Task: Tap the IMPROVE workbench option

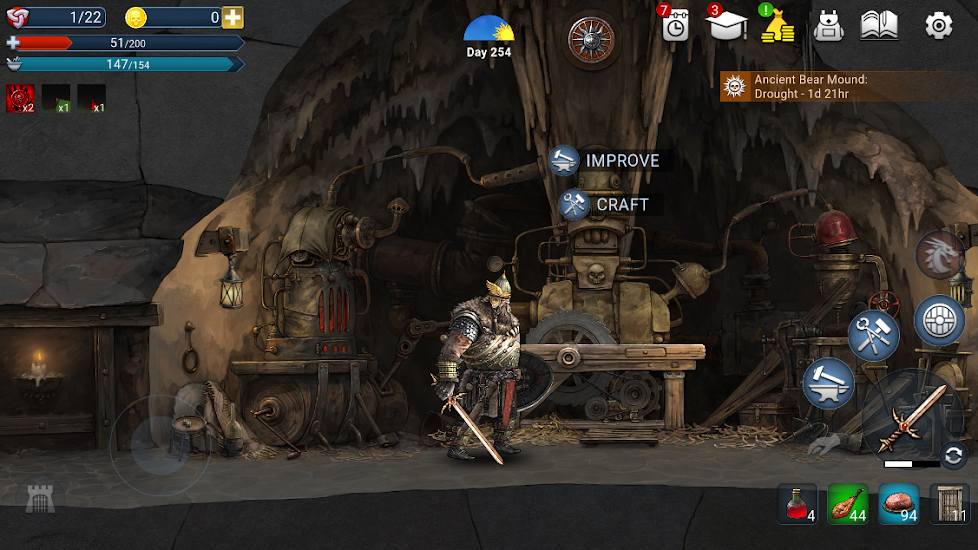Action: click(x=605, y=160)
